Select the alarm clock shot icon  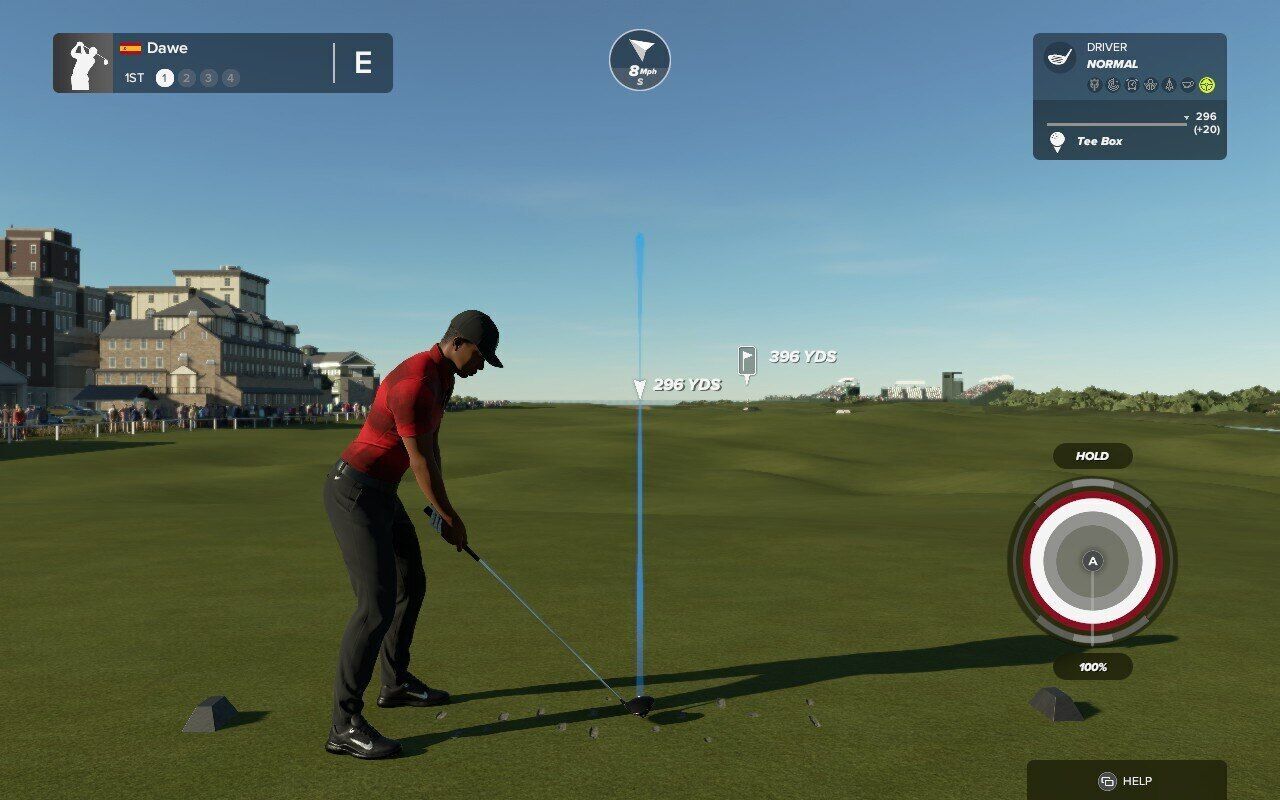(1132, 85)
